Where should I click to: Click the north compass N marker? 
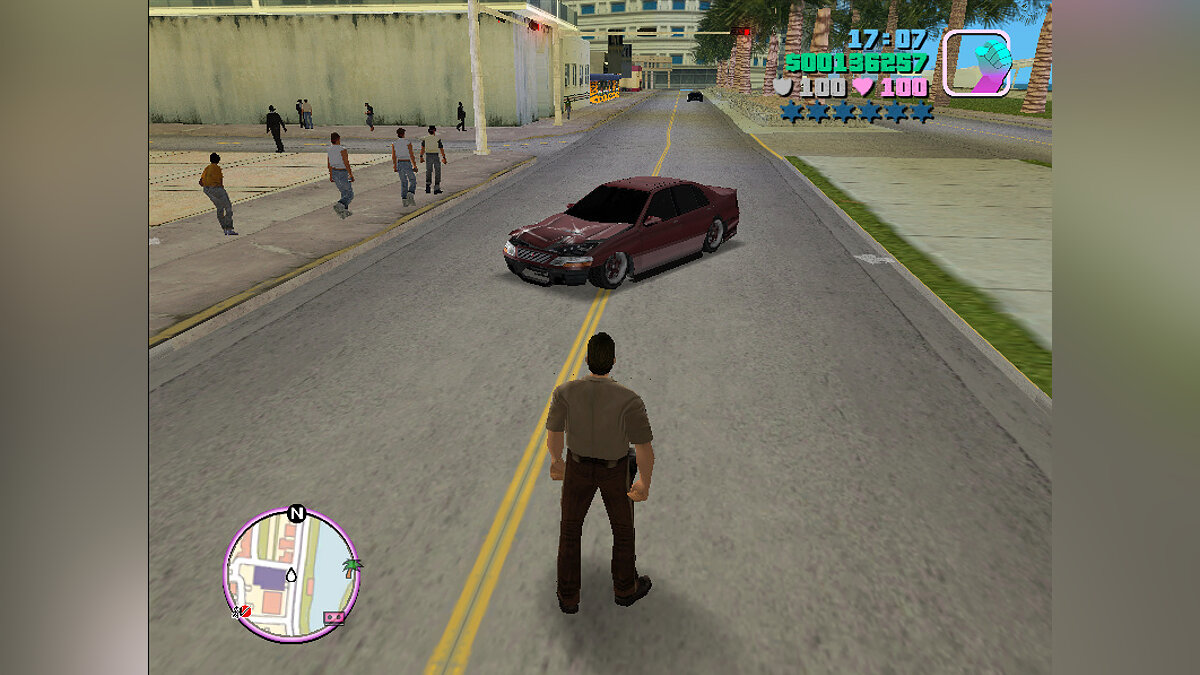[x=296, y=514]
